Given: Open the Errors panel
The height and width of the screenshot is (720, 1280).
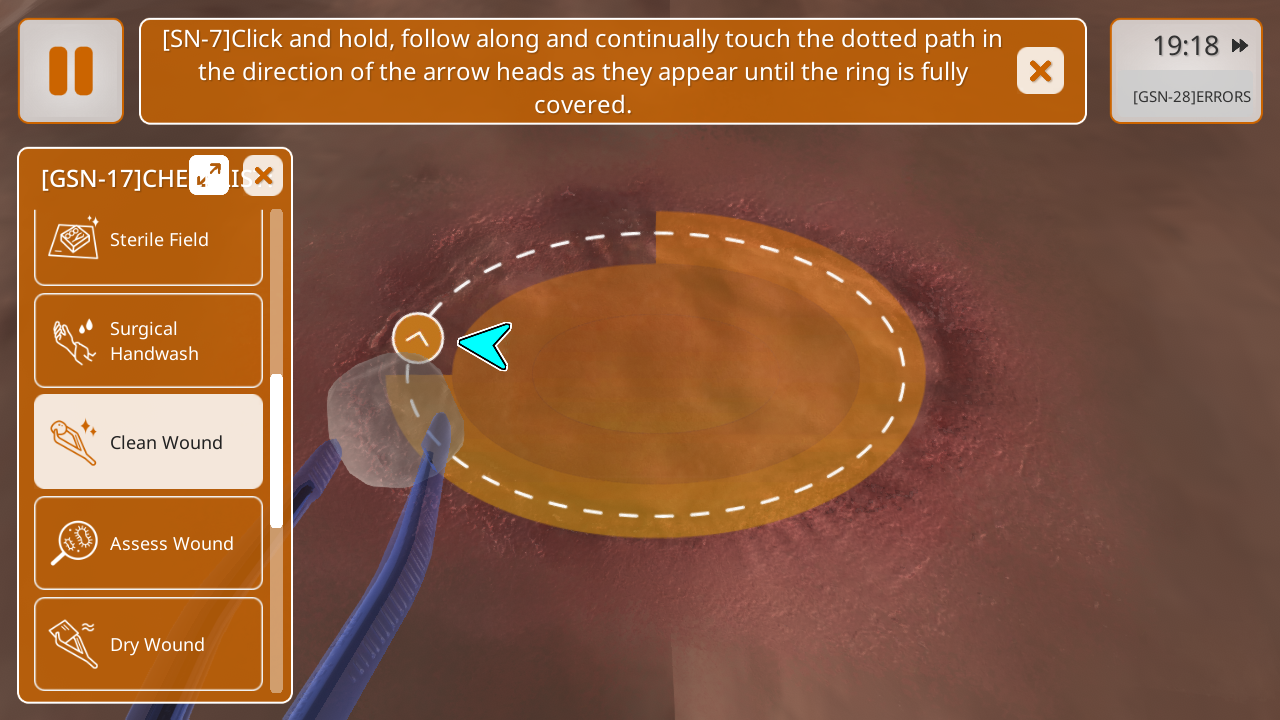Looking at the screenshot, I should (1191, 97).
